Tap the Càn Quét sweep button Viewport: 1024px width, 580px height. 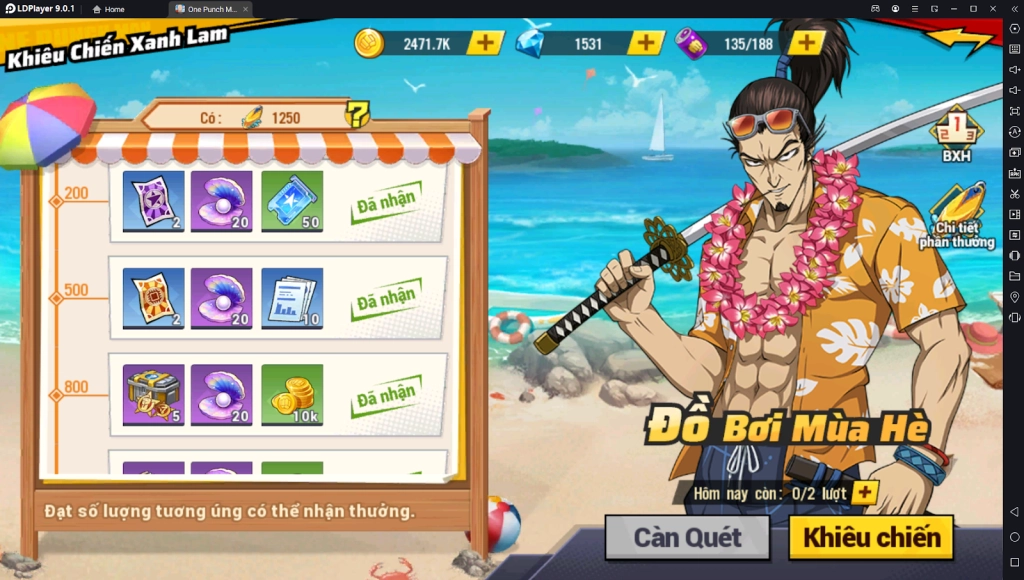[x=687, y=538]
